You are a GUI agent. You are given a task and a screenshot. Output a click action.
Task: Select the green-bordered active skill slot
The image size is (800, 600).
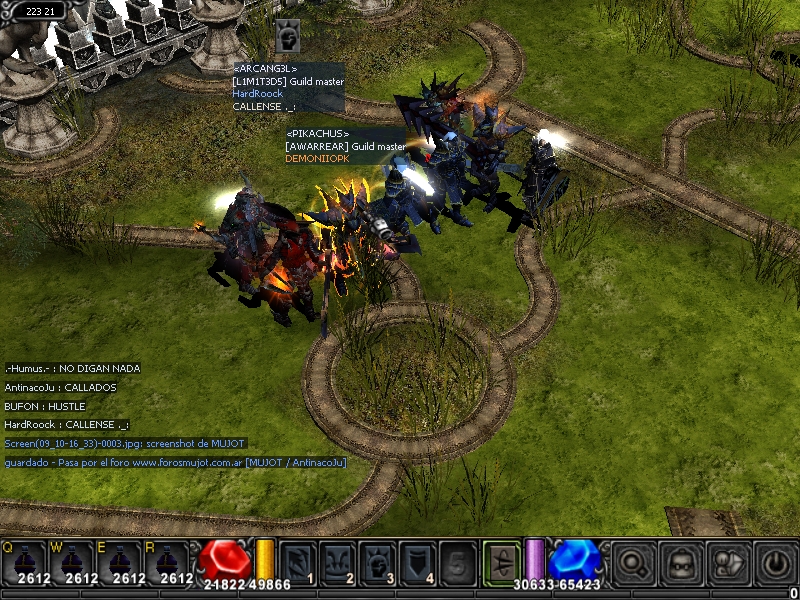[501, 560]
